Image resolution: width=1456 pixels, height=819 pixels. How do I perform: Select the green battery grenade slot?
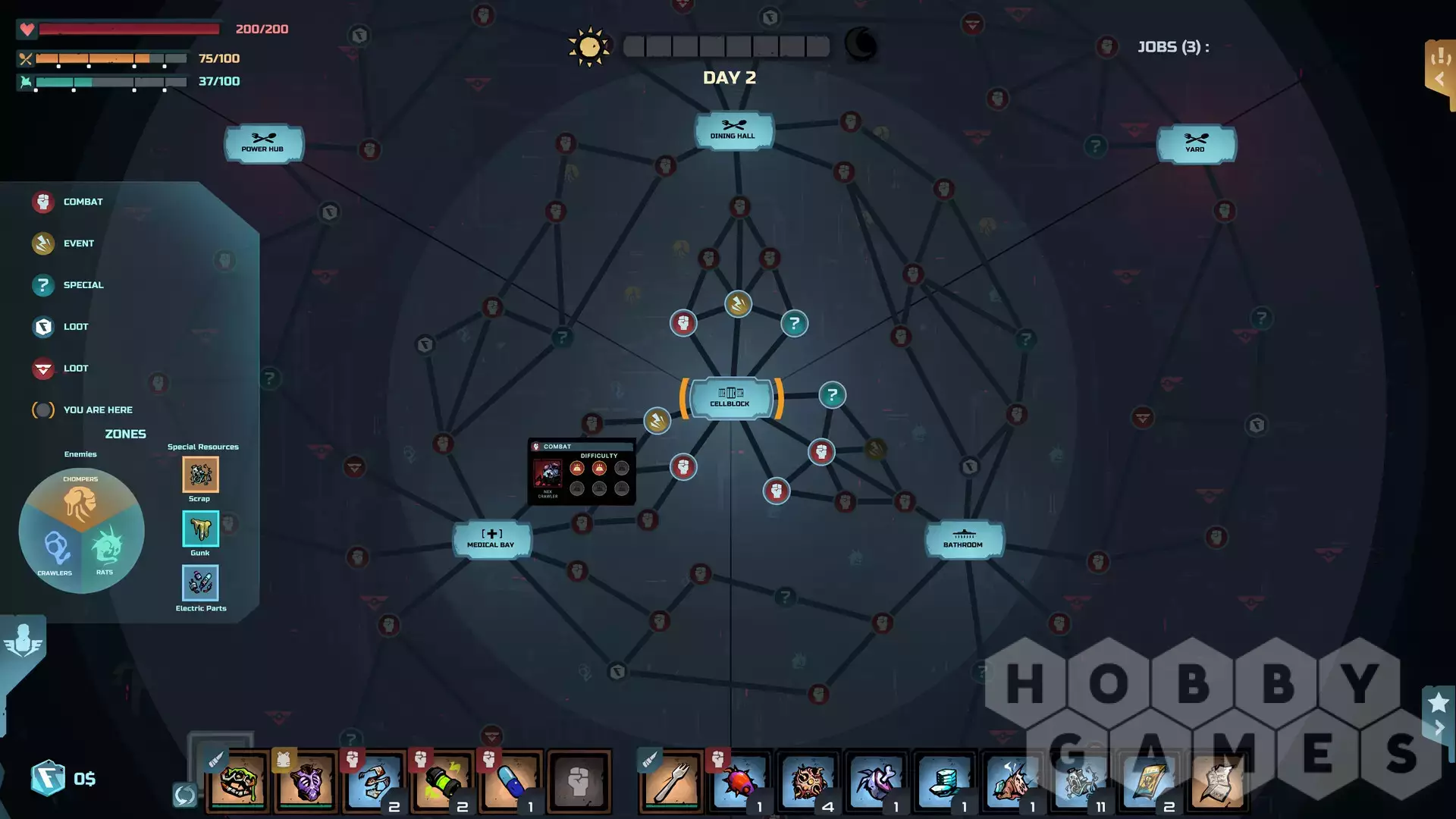442,781
